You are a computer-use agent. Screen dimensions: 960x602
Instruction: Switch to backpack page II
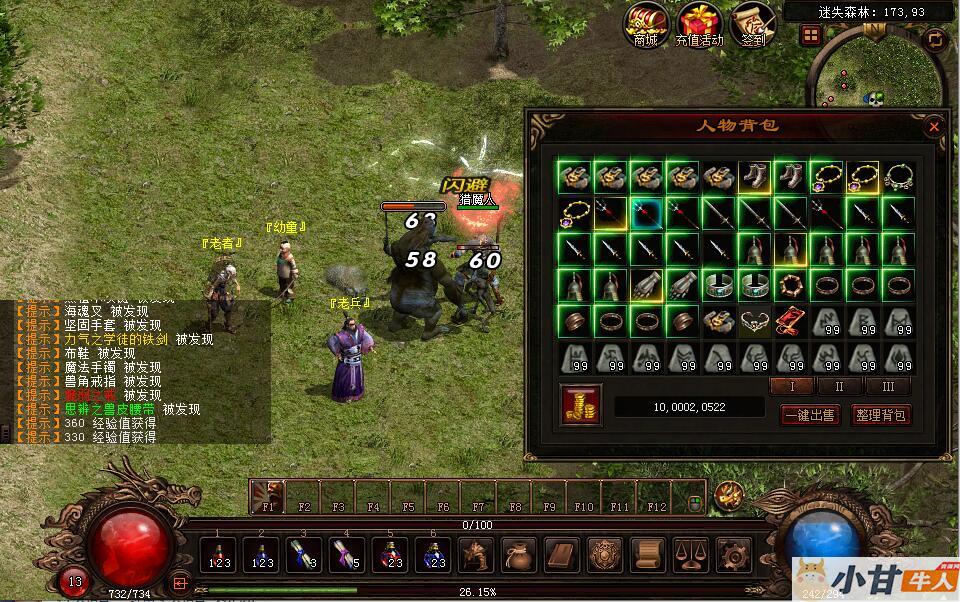[839, 386]
